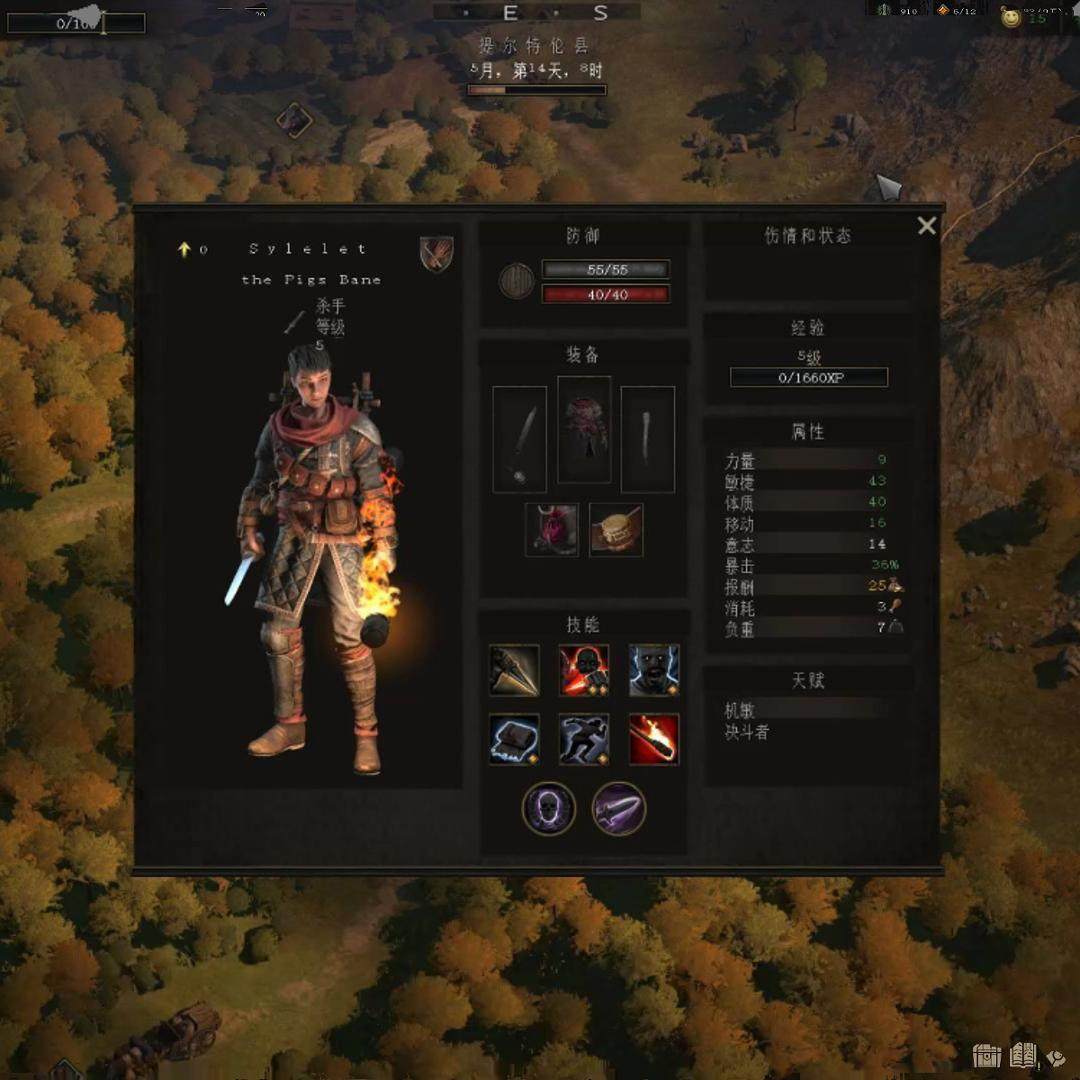Click the shield icon beside the armor bar
1080x1080 pixels.
(x=516, y=281)
